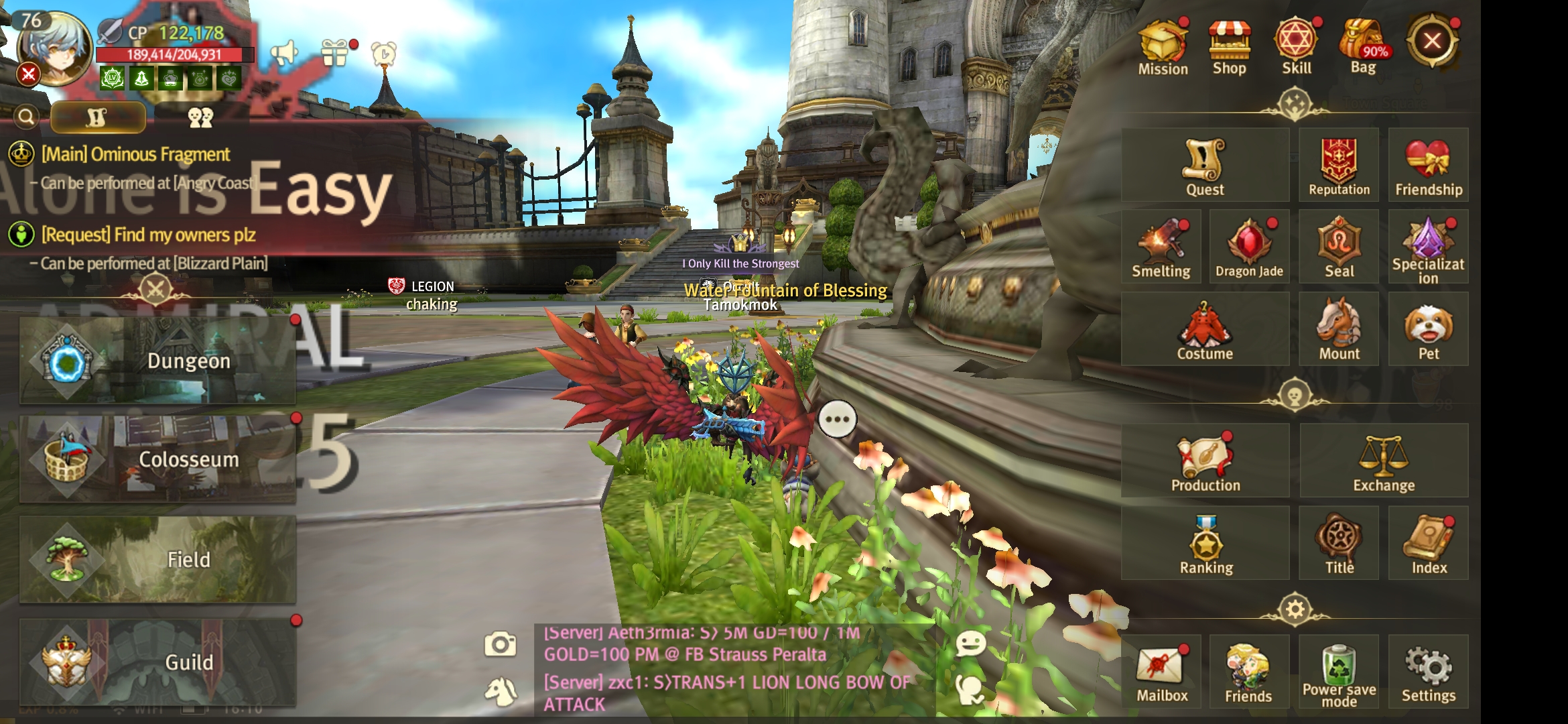1568x724 pixels.
Task: Open the Mount menu
Action: tap(1339, 329)
